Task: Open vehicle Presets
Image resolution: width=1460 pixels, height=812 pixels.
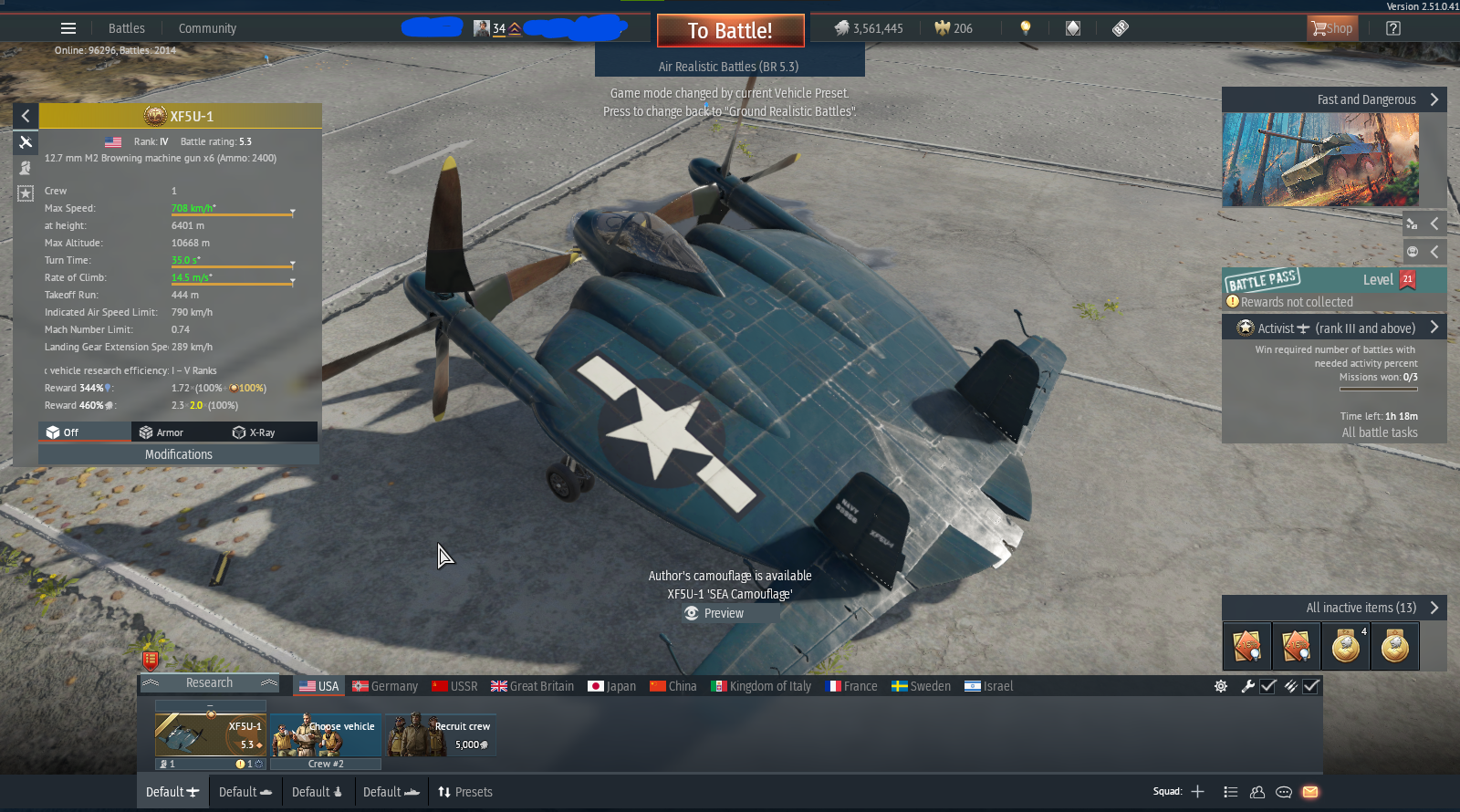Action: [465, 792]
